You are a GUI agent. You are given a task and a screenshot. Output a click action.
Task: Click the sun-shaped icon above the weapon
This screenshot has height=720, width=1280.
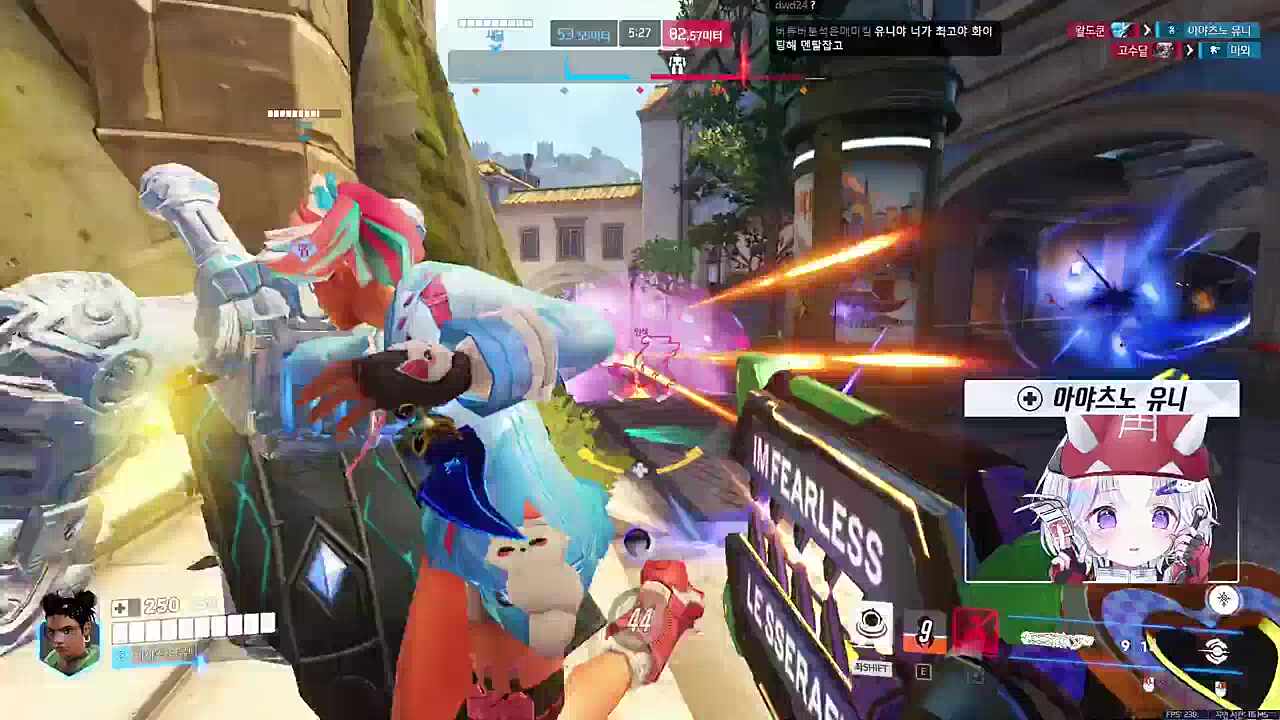(1224, 599)
